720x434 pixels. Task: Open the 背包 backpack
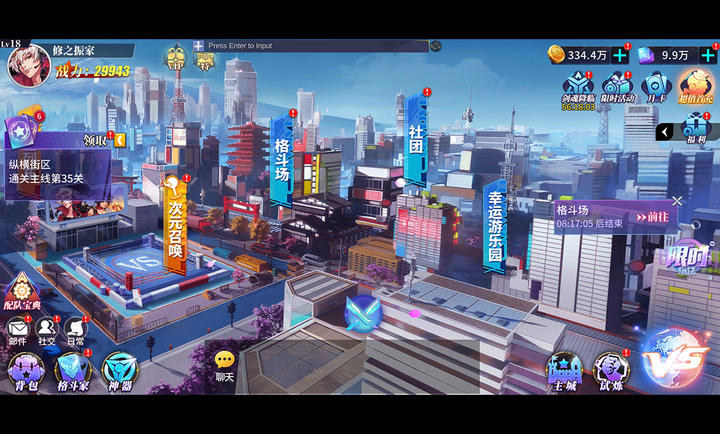[23, 372]
